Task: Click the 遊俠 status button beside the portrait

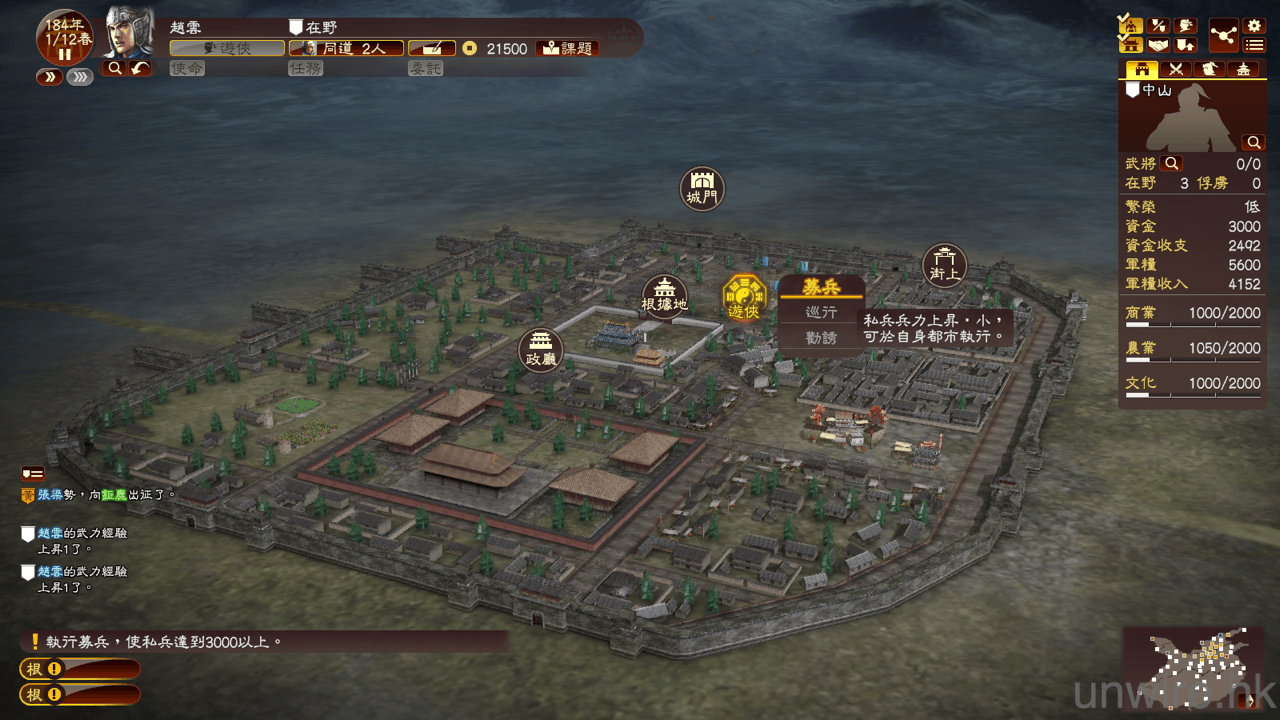Action: pyautogui.click(x=226, y=48)
